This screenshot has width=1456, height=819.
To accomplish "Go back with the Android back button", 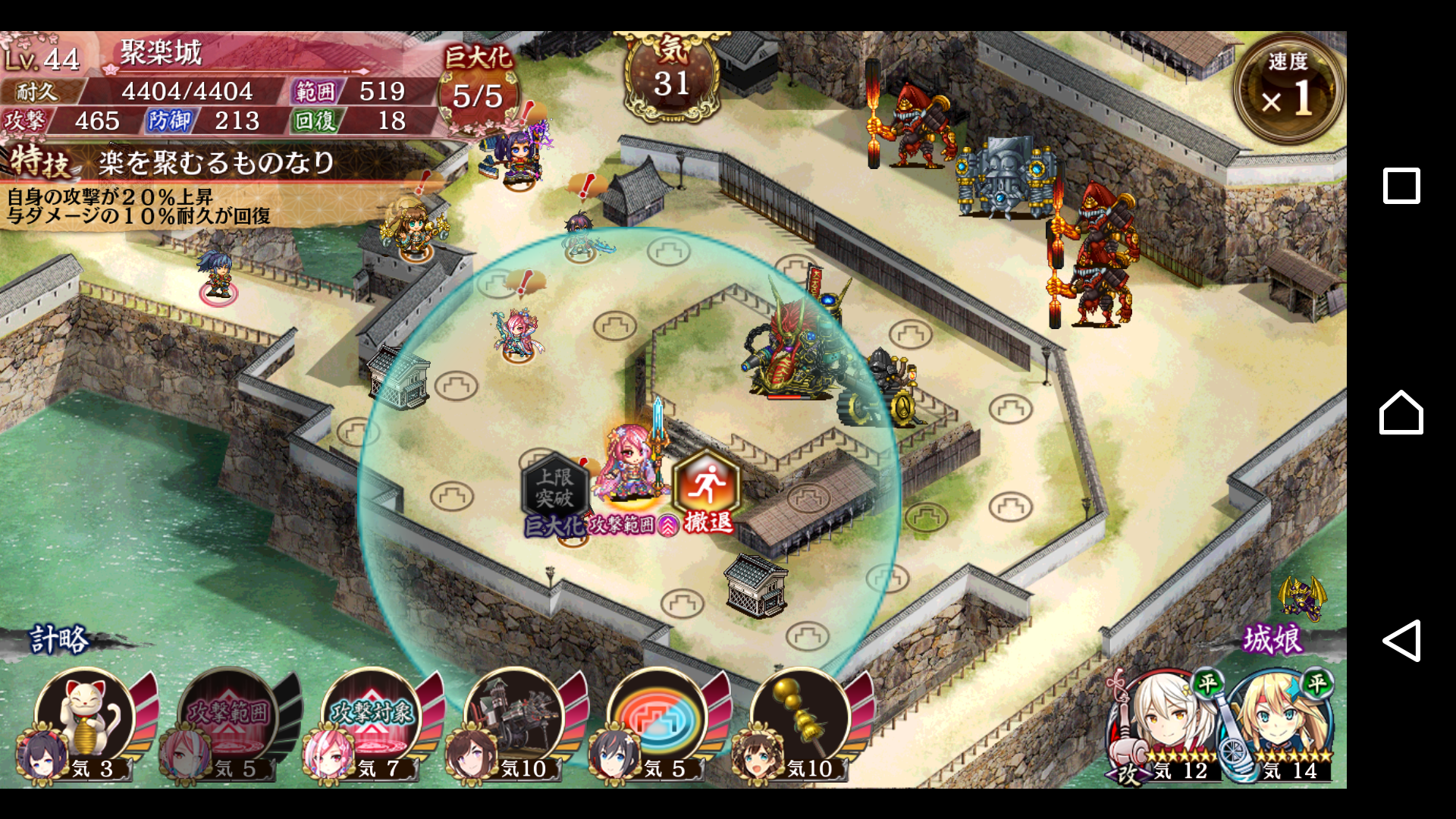I will coord(1401,641).
